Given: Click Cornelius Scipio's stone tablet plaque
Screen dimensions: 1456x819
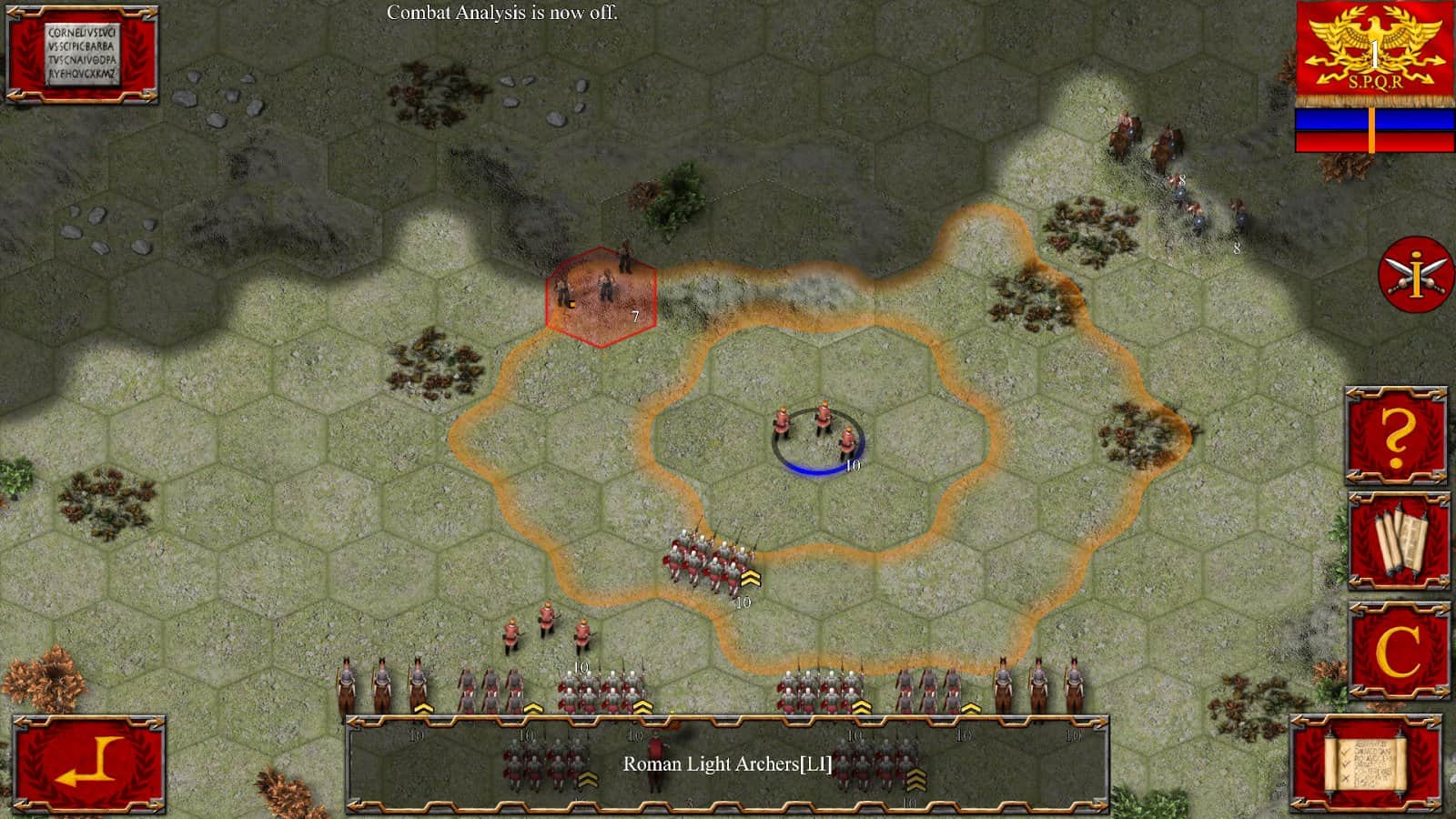Looking at the screenshot, I should pos(80,53).
